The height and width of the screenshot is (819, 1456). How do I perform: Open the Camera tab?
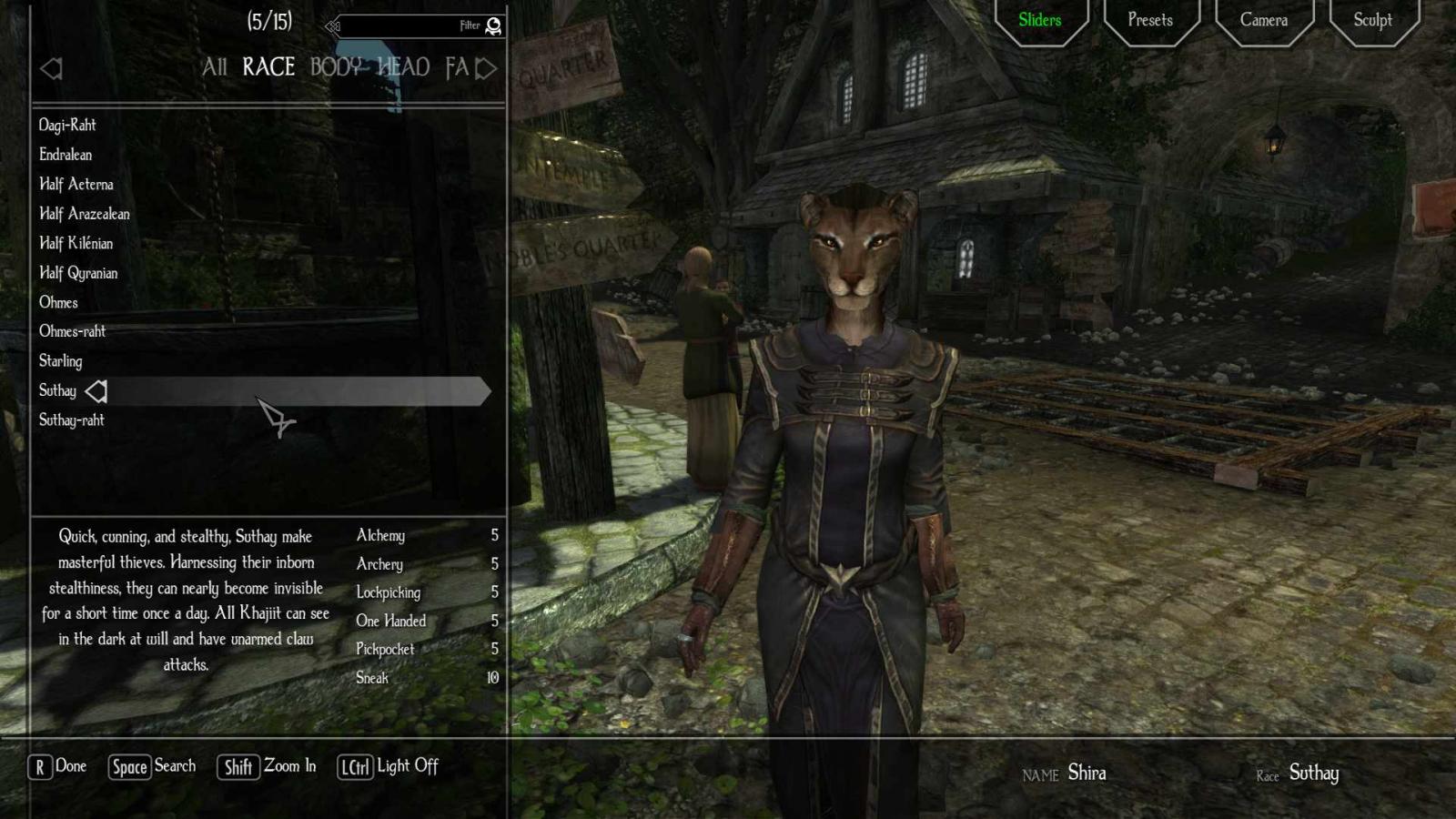coord(1263,19)
